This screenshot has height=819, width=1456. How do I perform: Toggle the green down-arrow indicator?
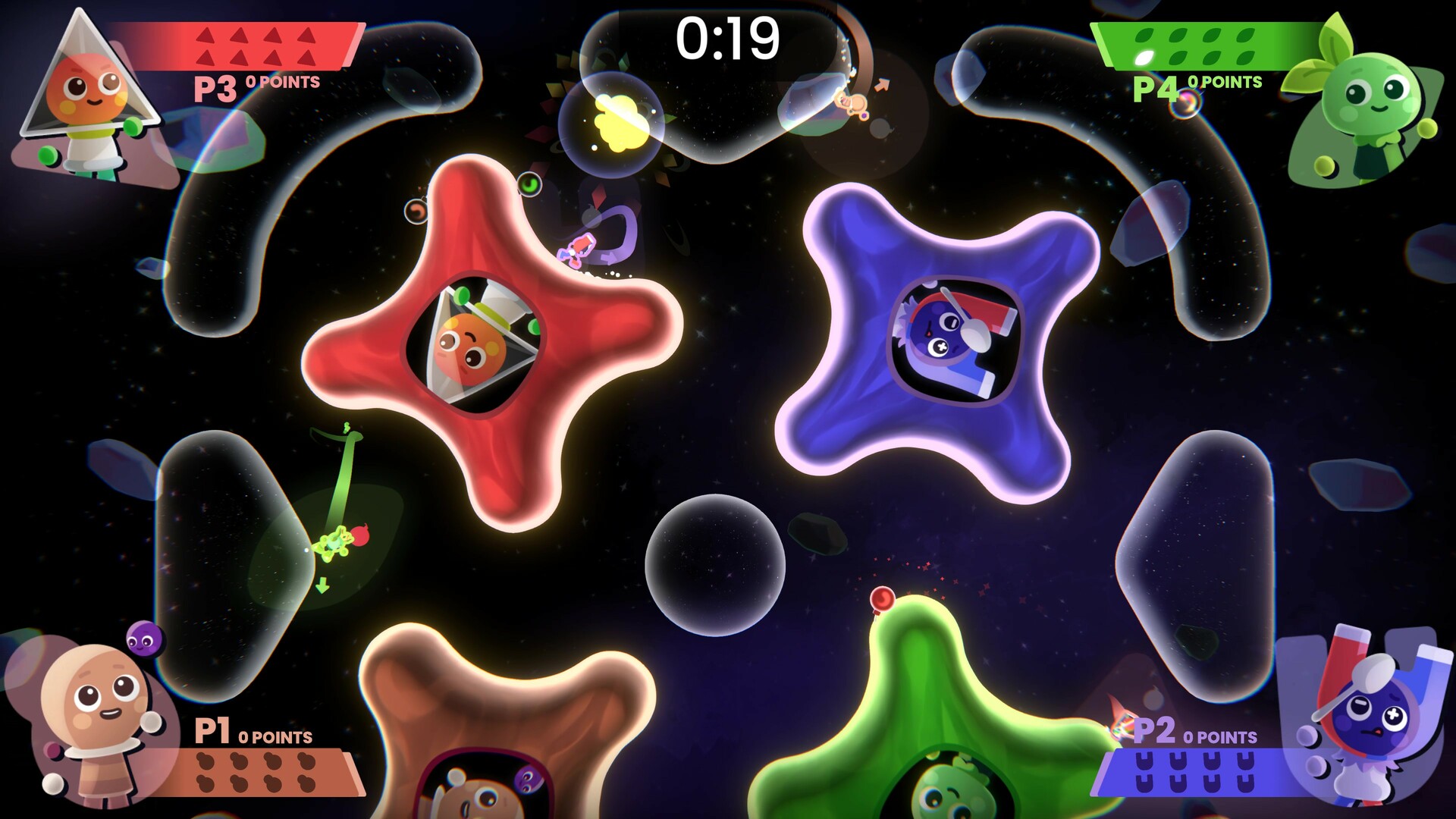point(322,585)
